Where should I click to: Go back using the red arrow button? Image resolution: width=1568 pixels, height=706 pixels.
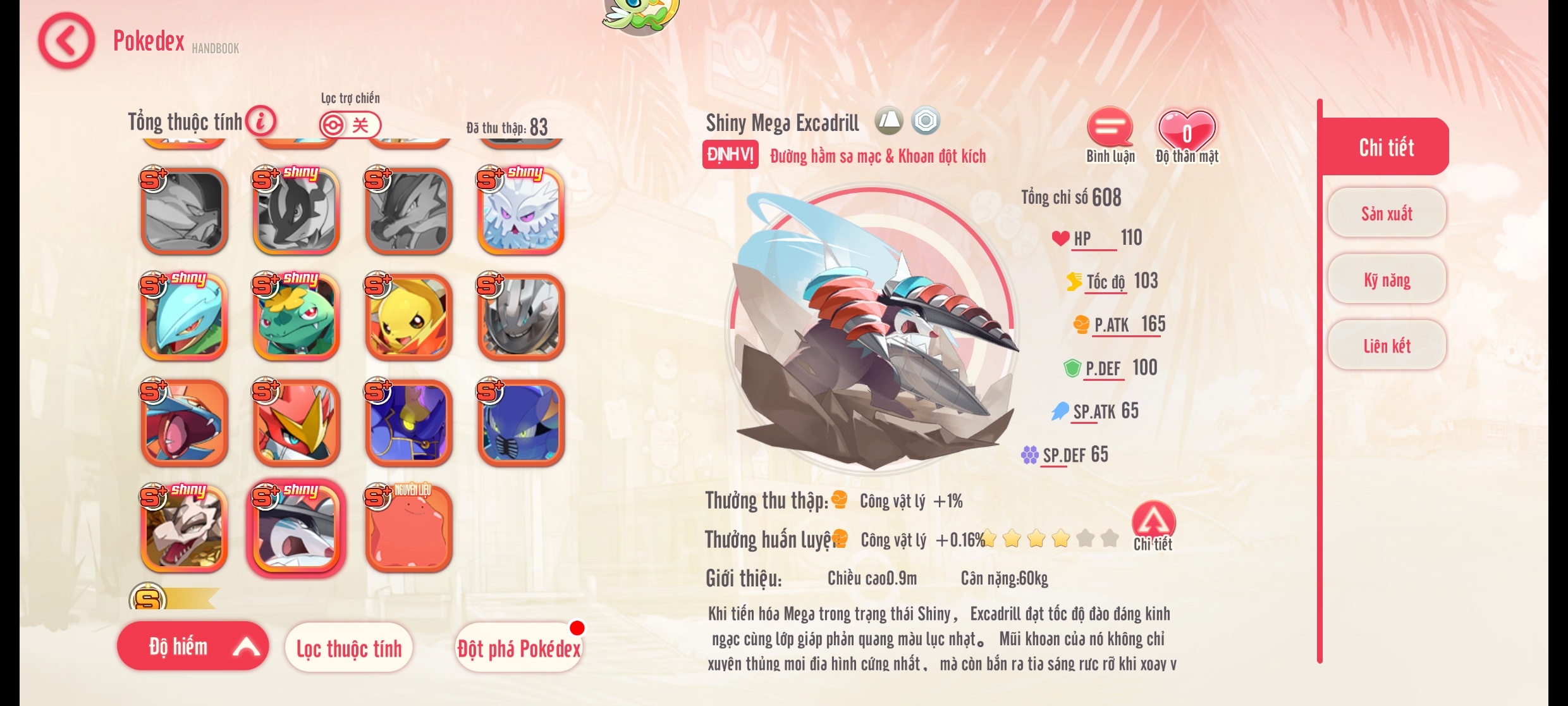pos(66,41)
